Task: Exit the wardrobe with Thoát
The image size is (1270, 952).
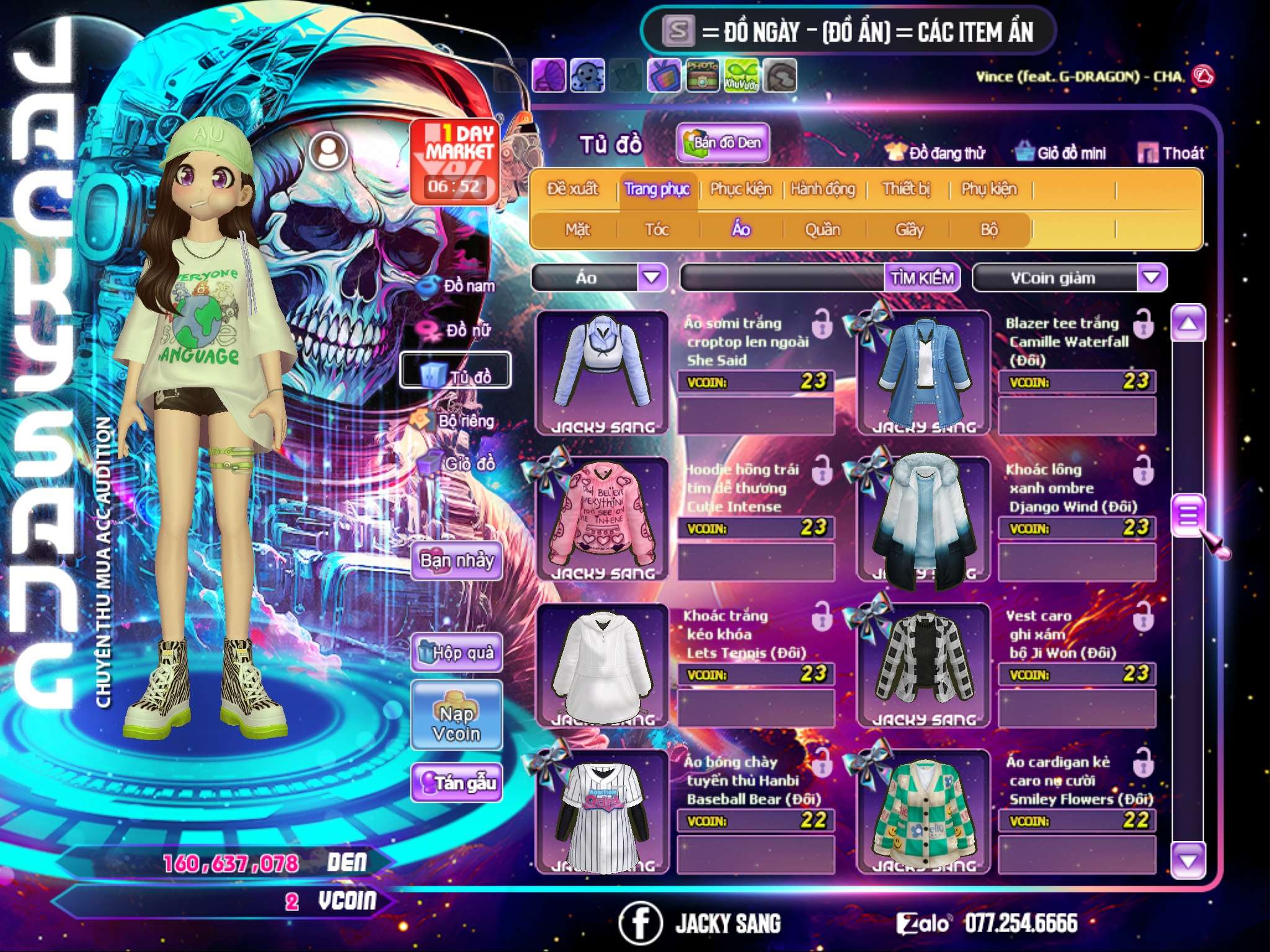Action: 1171,153
